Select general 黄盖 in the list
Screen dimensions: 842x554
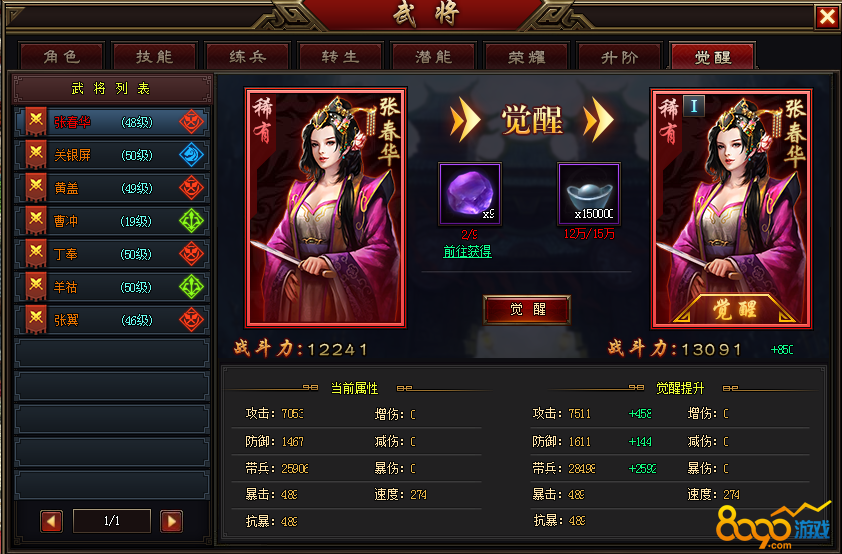112,188
